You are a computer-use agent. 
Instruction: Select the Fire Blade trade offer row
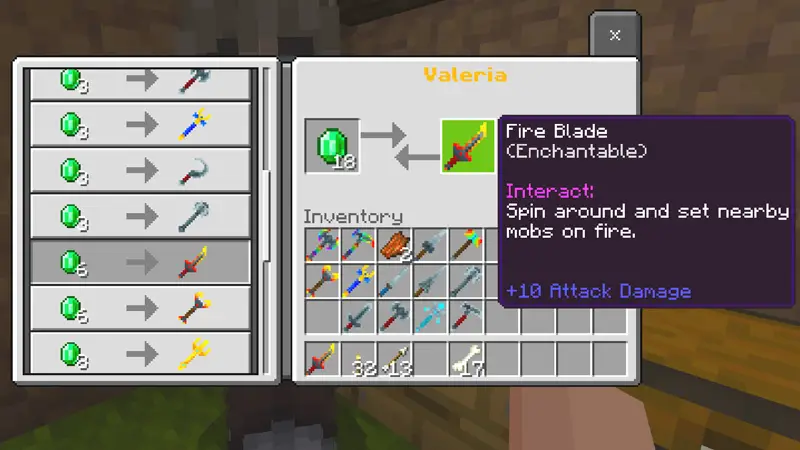(139, 263)
